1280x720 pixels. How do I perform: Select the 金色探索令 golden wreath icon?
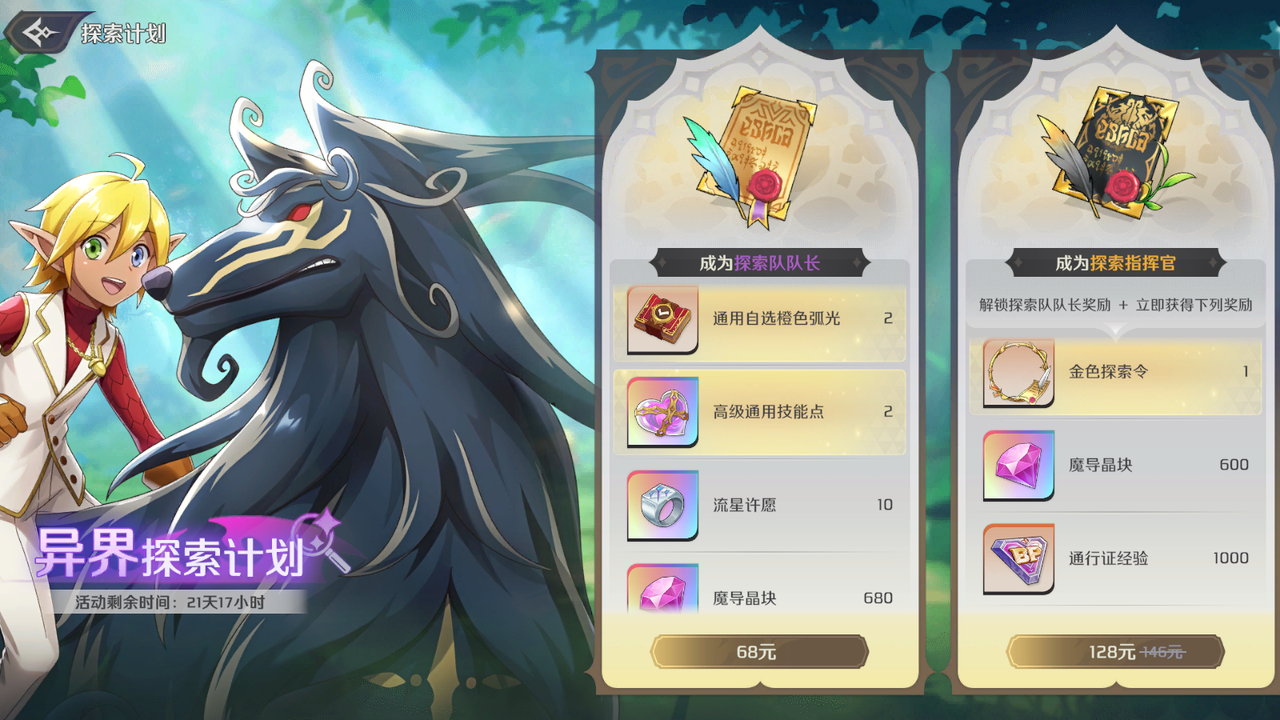[1019, 370]
